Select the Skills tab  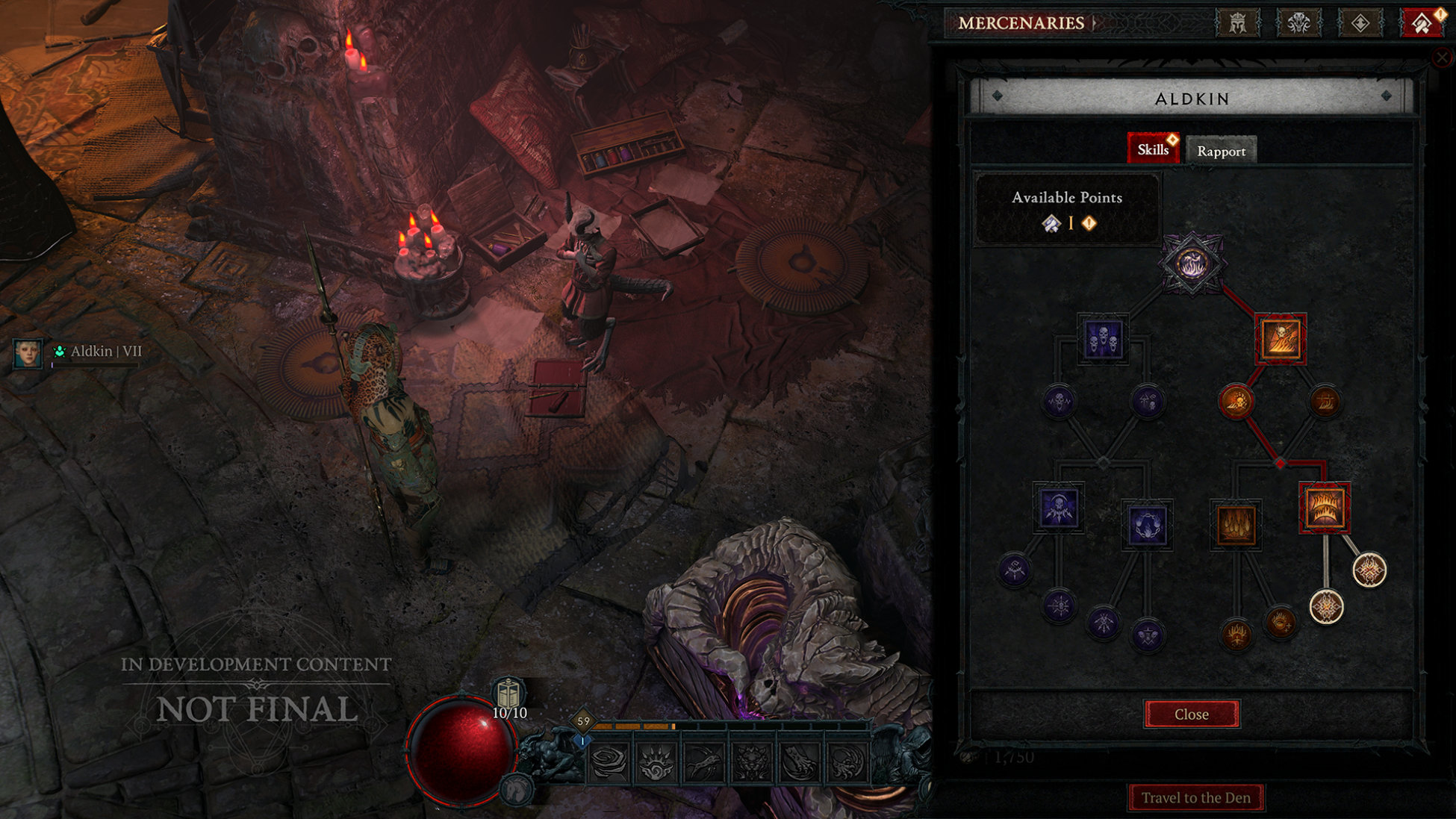(1153, 149)
